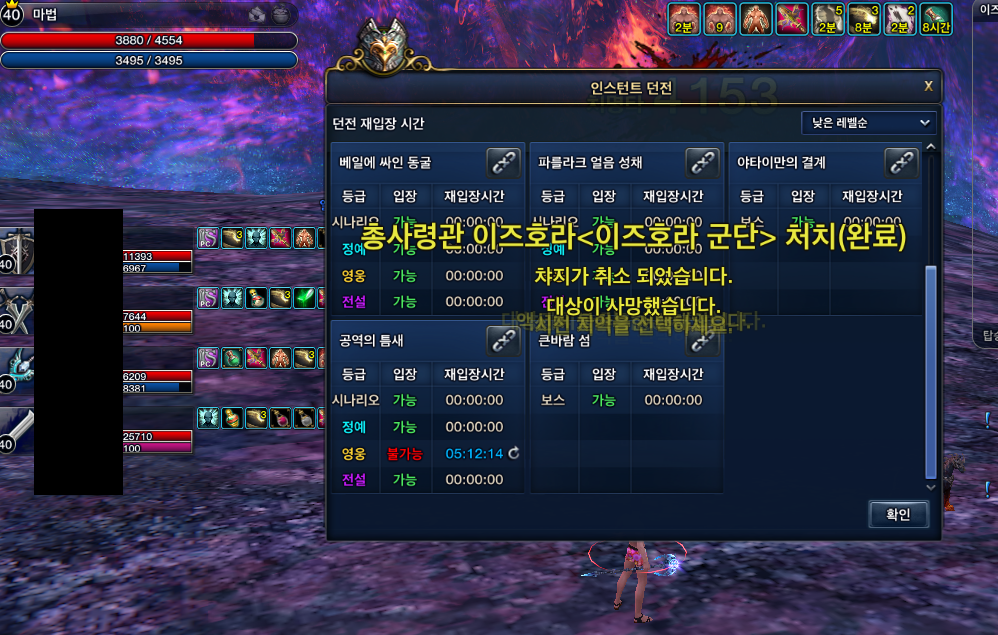Confirm with the 확인 button
The width and height of the screenshot is (998, 635).
898,515
